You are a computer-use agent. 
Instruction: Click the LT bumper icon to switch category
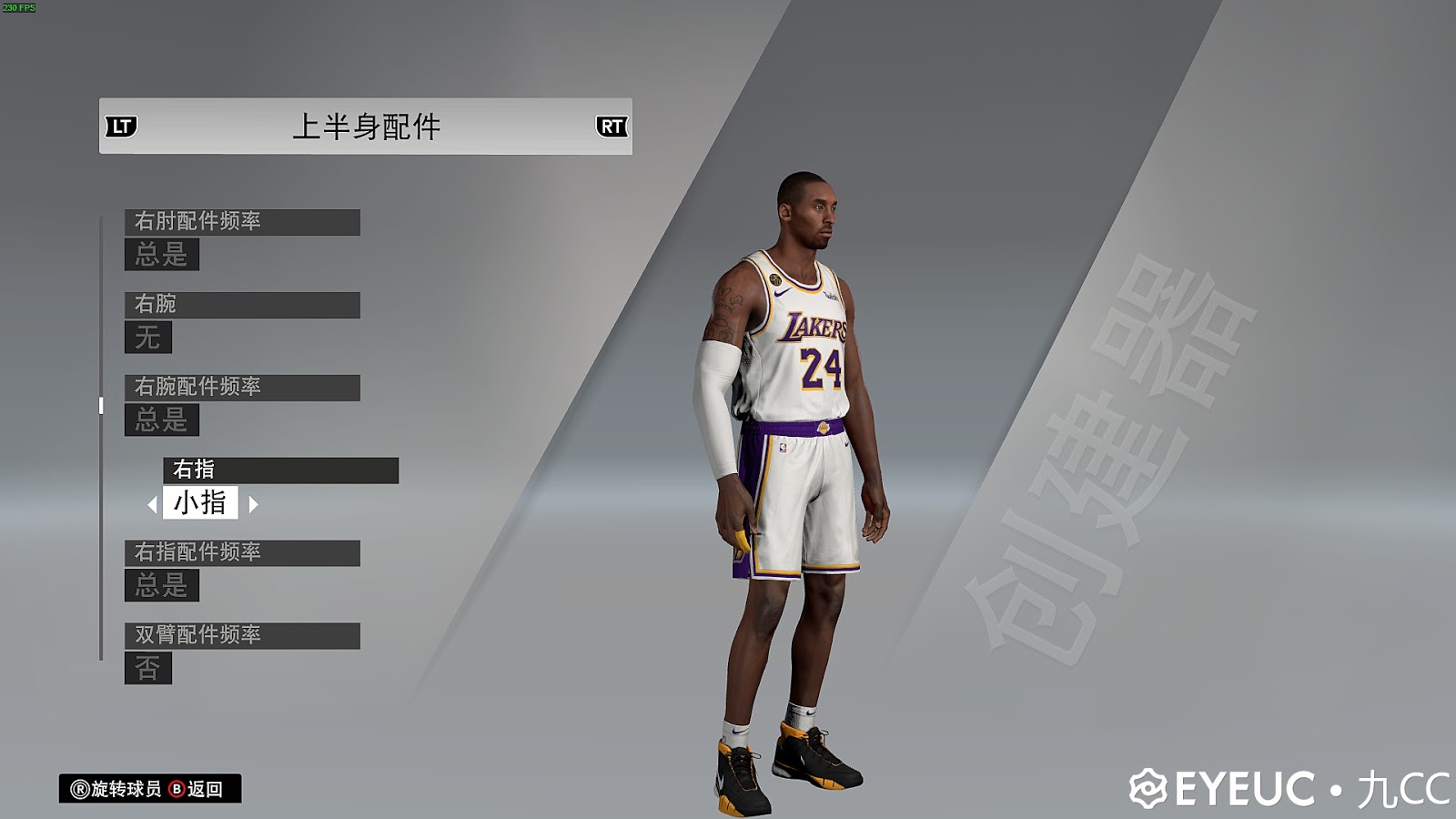point(123,127)
